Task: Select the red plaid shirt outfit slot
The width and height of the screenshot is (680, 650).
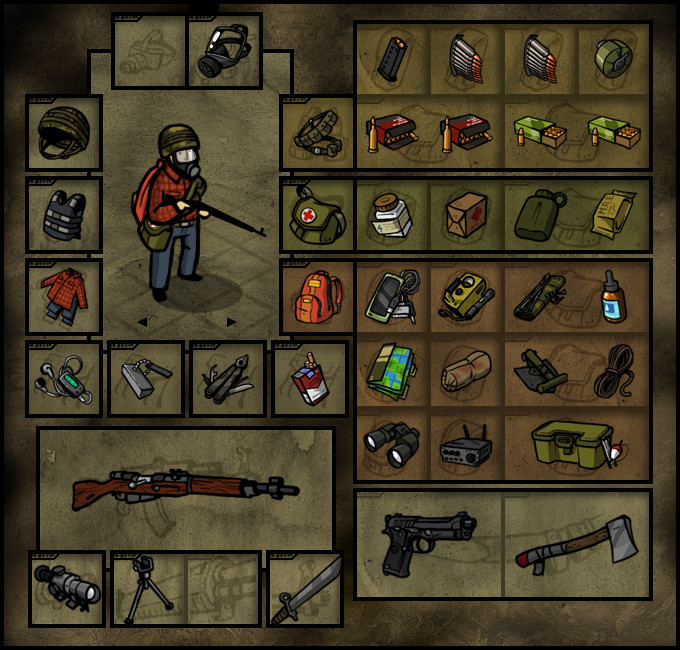Action: click(64, 296)
